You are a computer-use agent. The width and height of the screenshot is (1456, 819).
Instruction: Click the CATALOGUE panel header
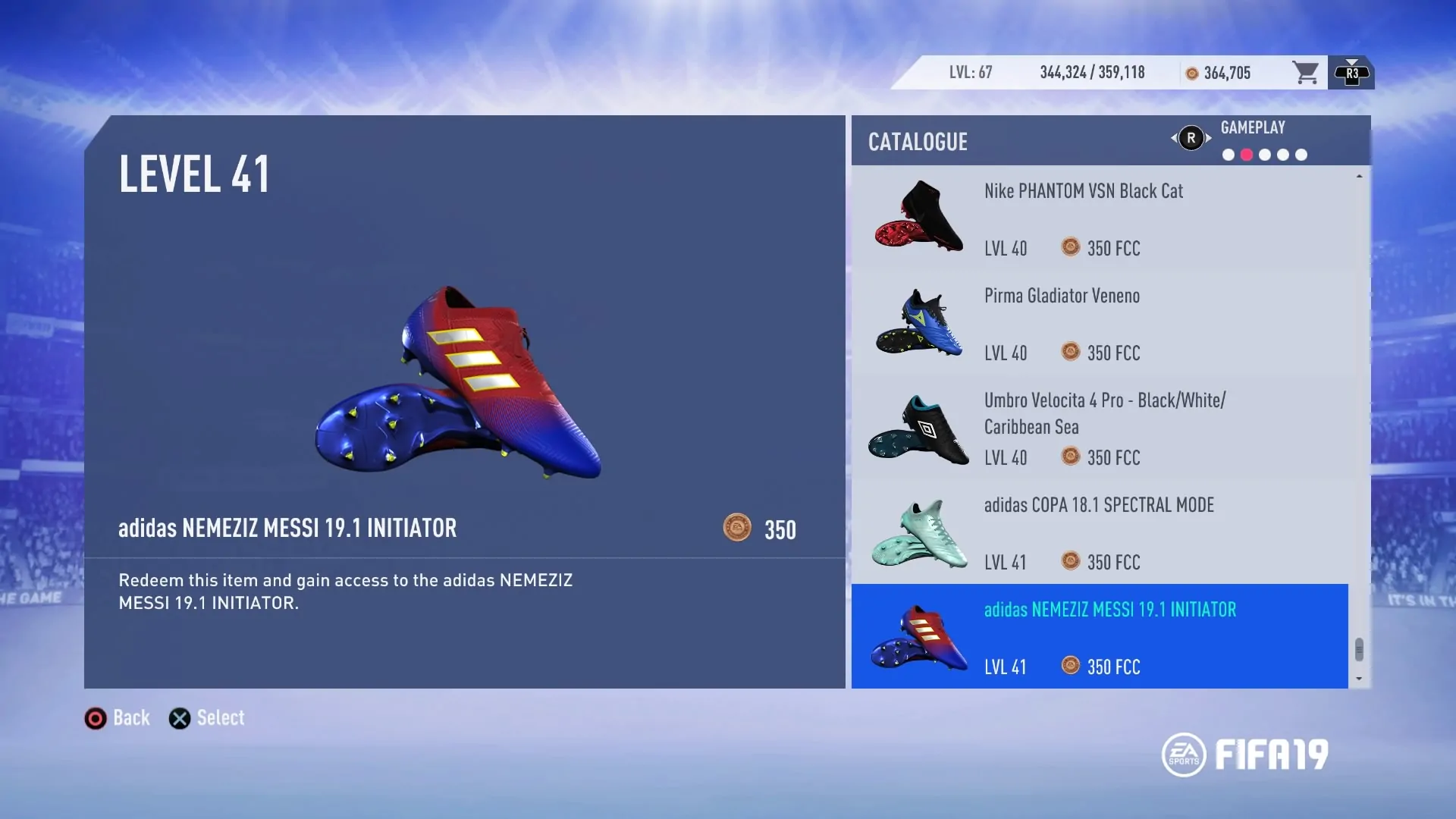tap(918, 142)
